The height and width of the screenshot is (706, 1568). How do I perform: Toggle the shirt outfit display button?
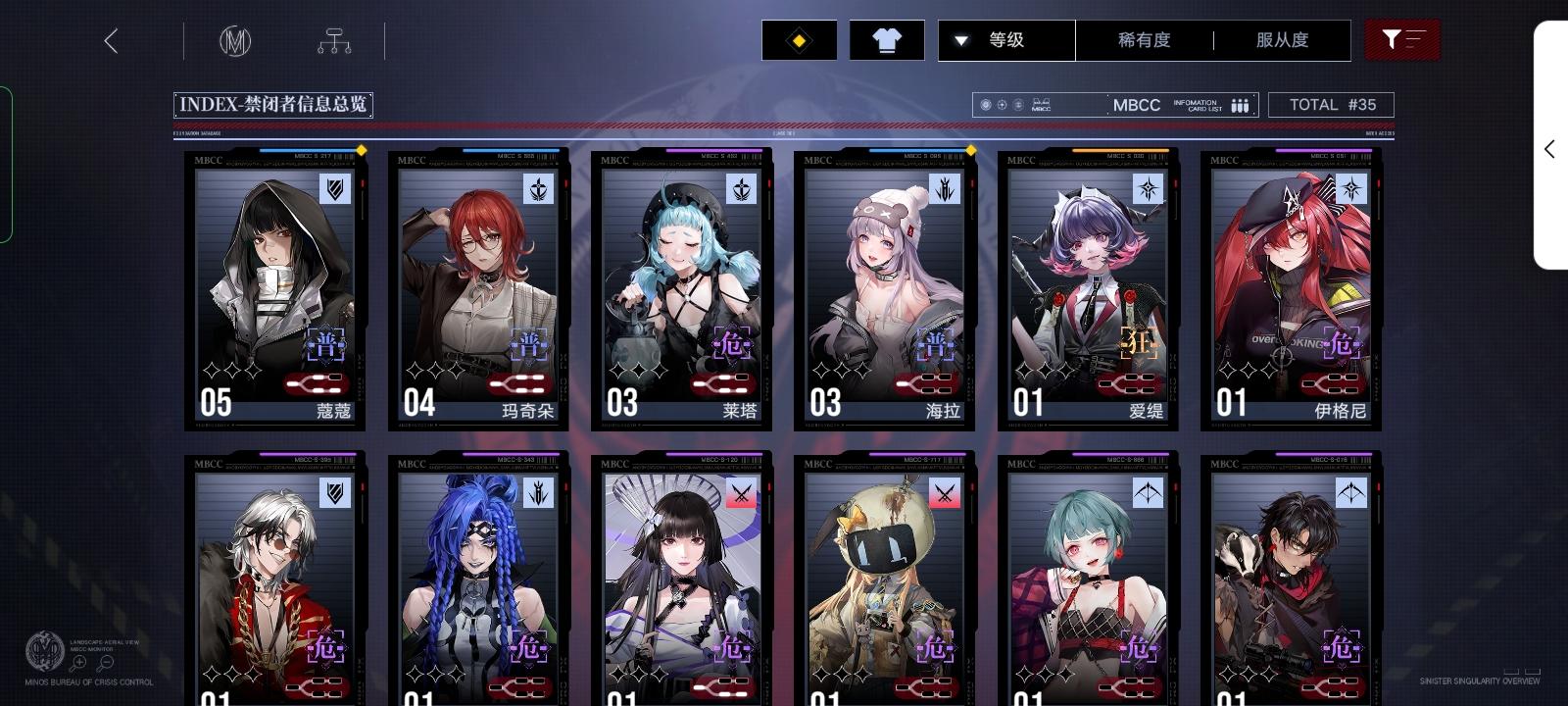click(885, 40)
